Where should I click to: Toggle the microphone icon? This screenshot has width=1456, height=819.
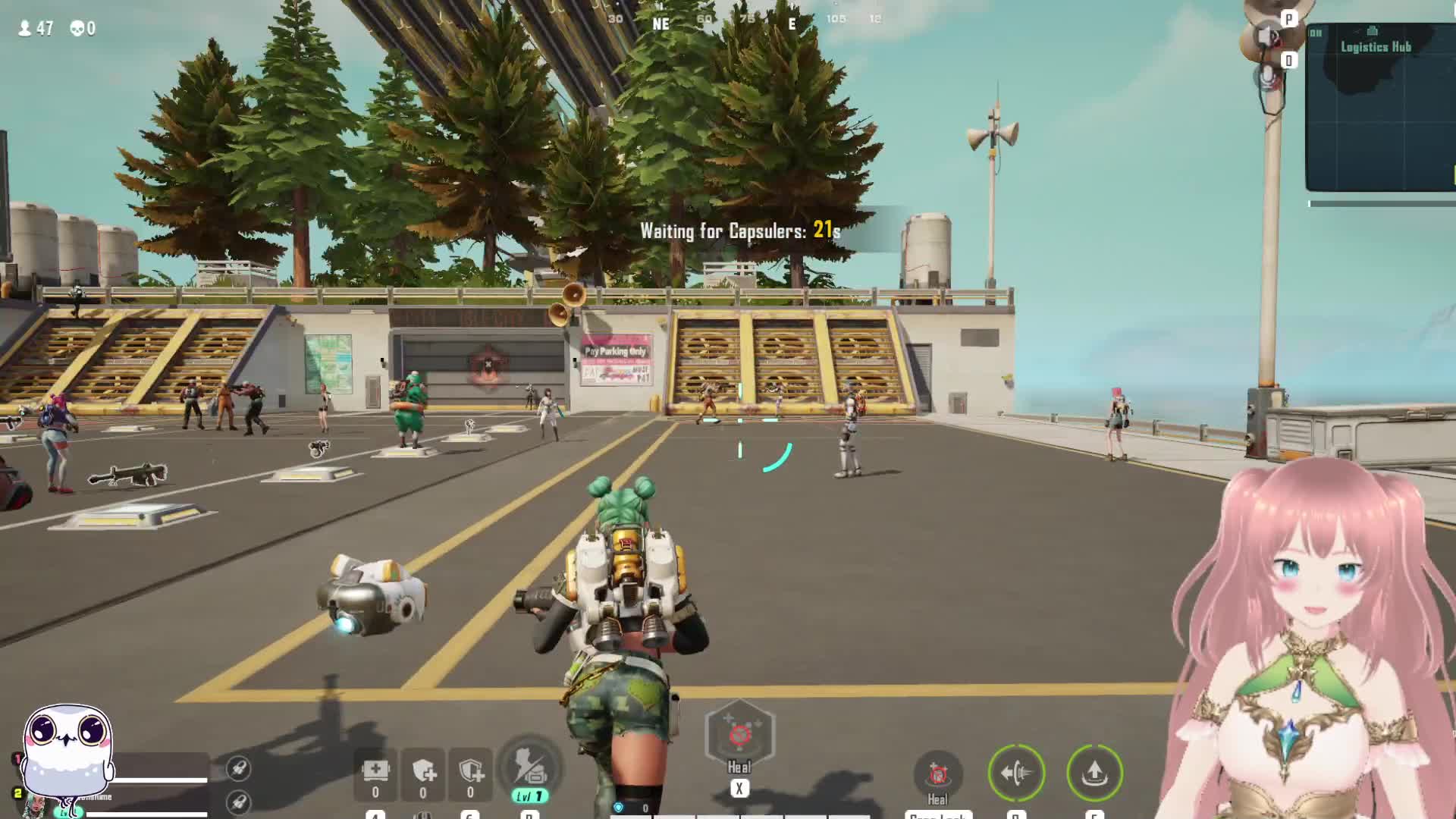(1267, 77)
